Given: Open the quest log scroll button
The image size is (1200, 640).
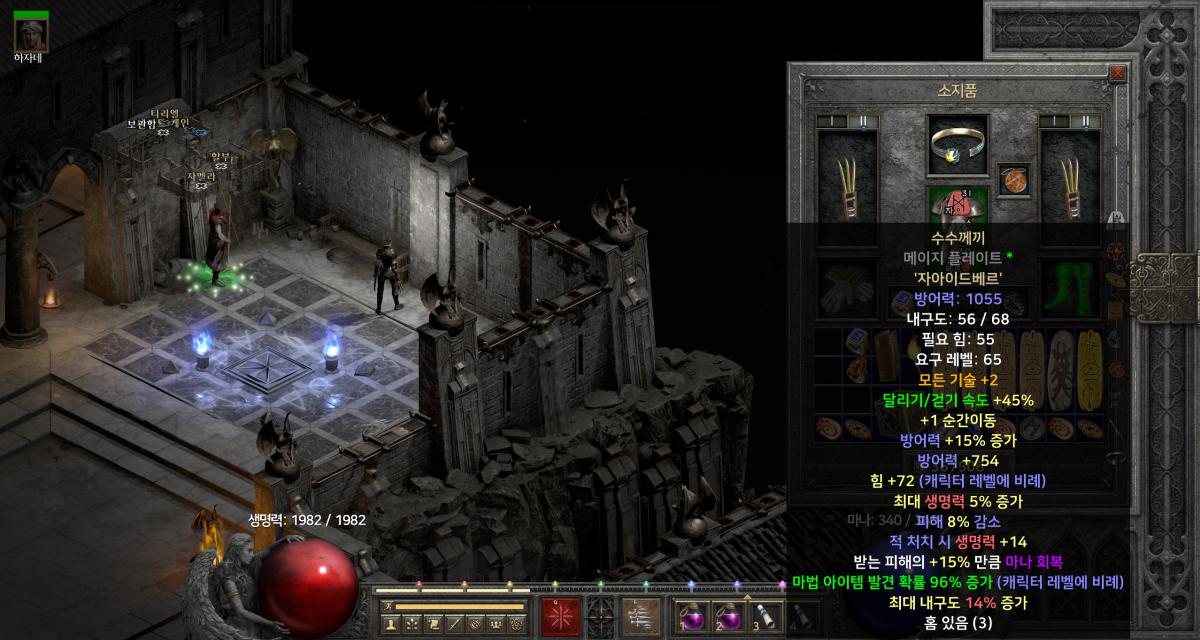Looking at the screenshot, I should click(432, 624).
